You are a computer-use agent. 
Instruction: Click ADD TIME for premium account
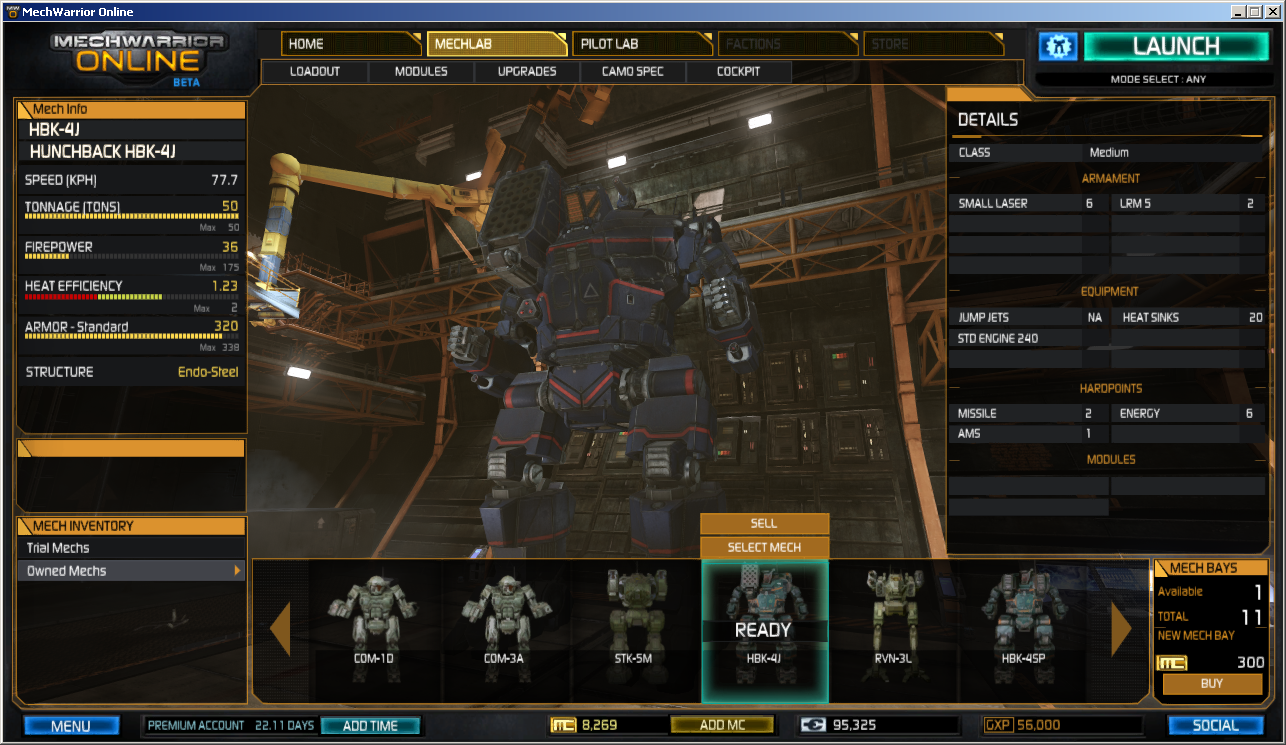pyautogui.click(x=370, y=726)
